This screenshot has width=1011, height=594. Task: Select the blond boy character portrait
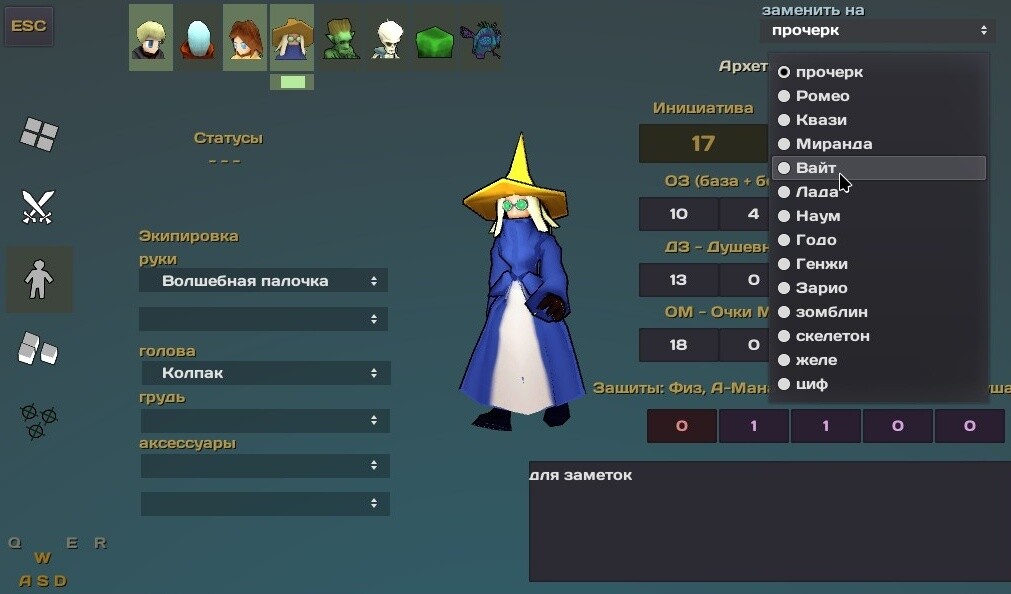[151, 37]
